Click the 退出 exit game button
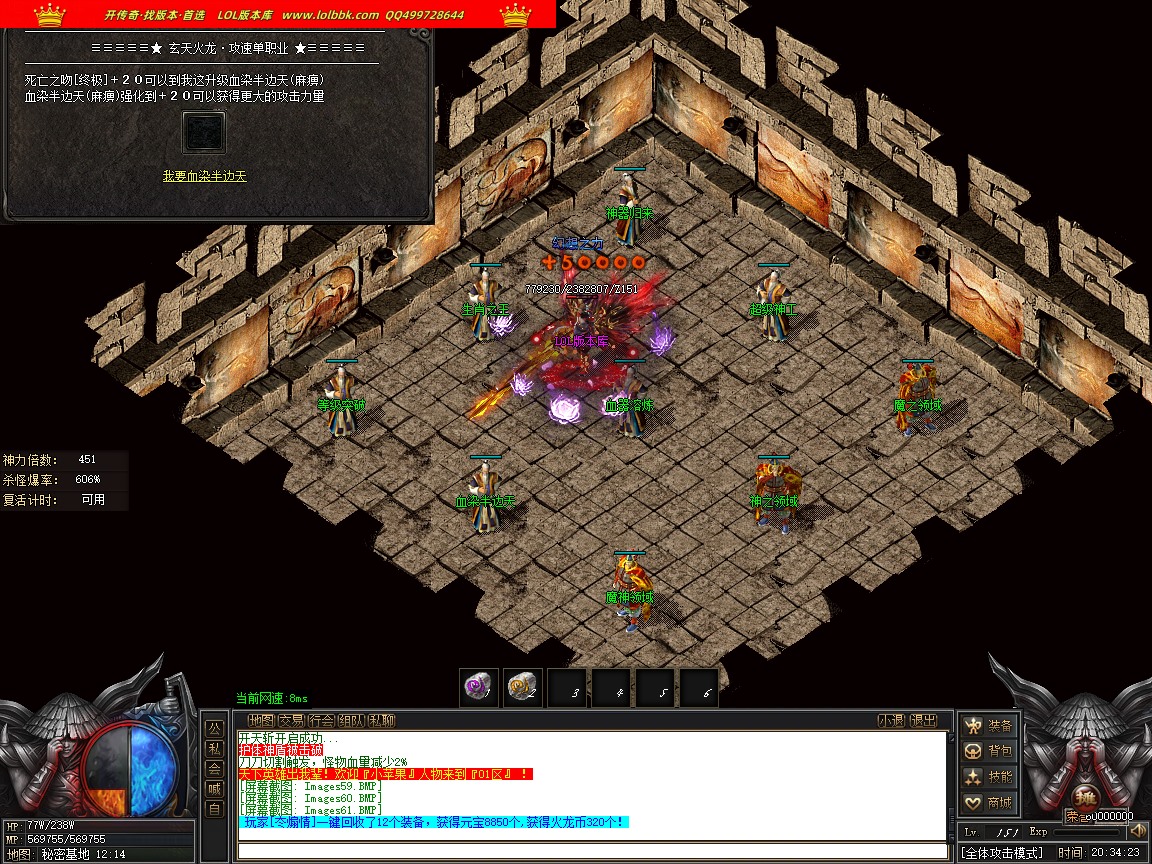 [924, 720]
